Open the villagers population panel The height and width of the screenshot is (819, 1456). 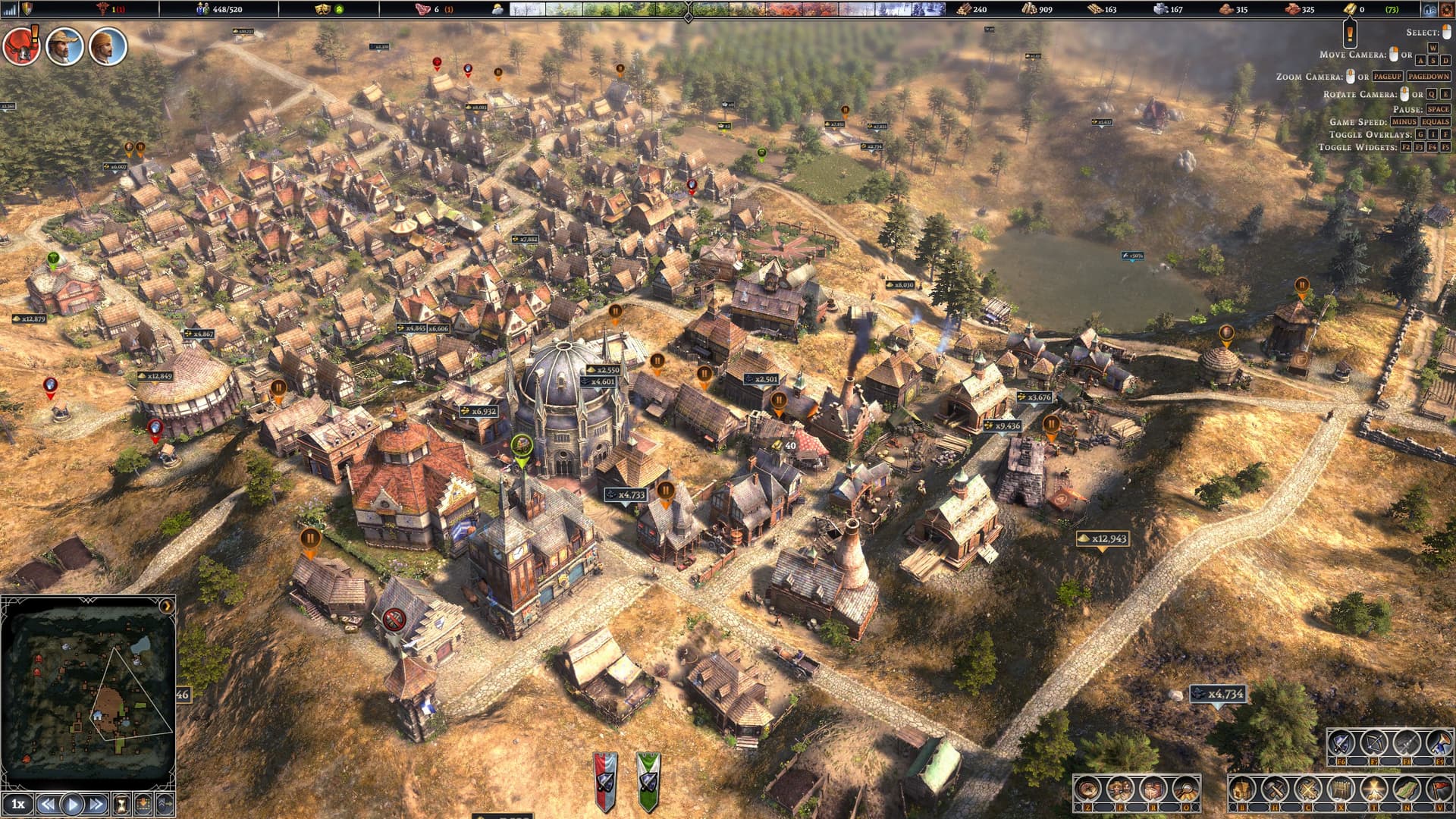[1120, 789]
